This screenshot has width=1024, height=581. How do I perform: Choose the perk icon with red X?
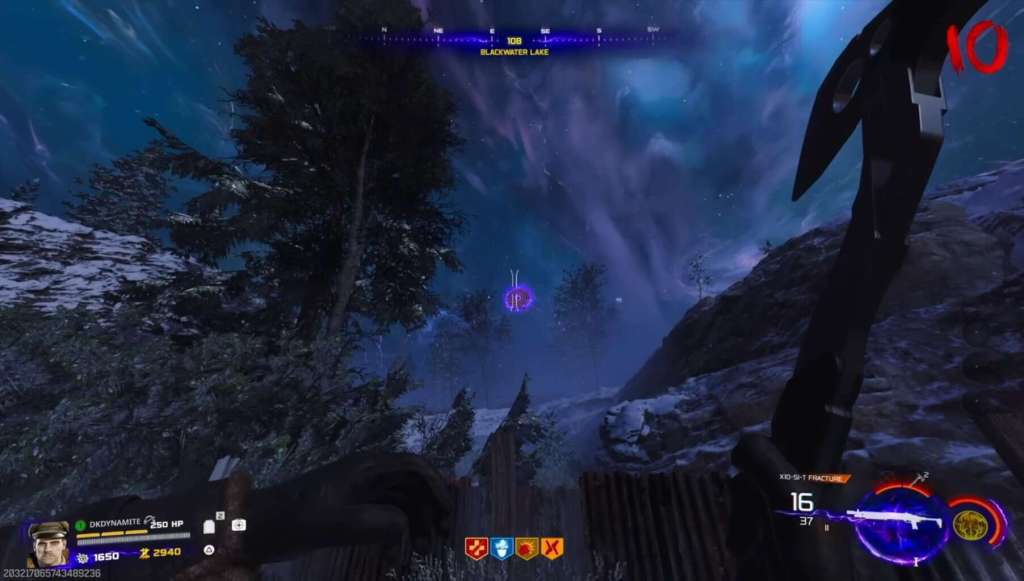click(x=552, y=548)
